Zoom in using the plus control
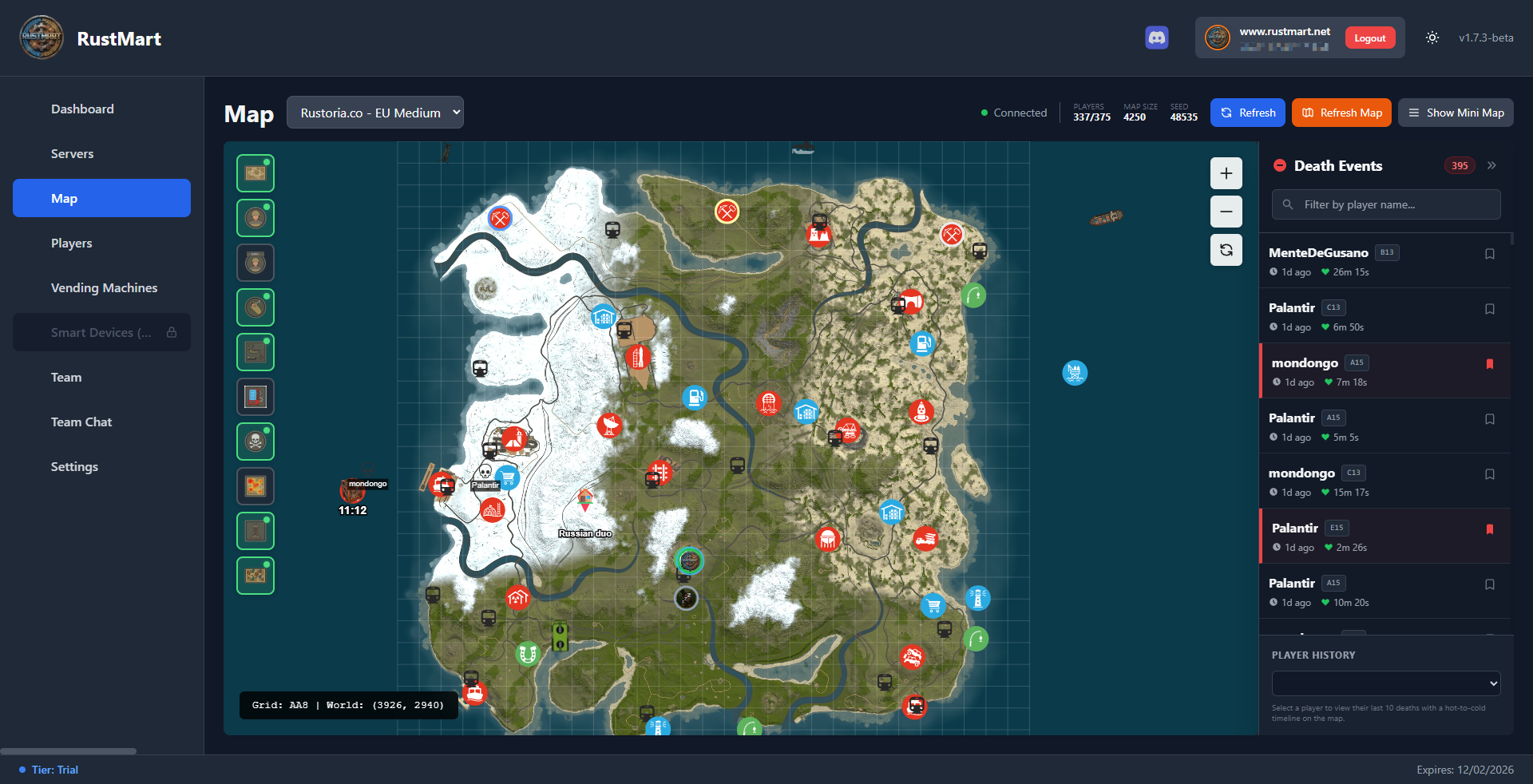This screenshot has width=1533, height=784. coord(1226,173)
